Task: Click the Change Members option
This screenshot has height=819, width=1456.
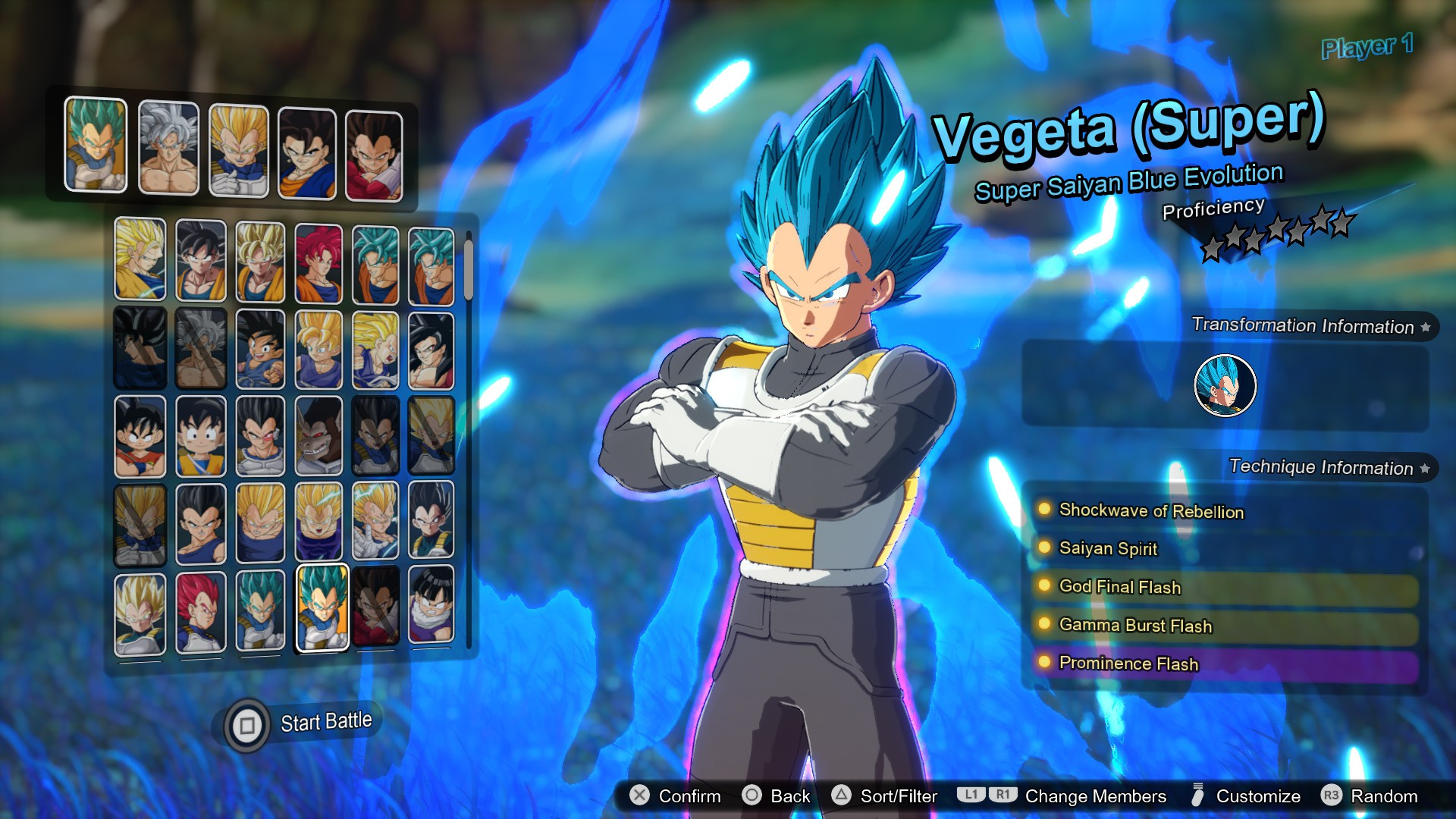Action: click(1094, 796)
